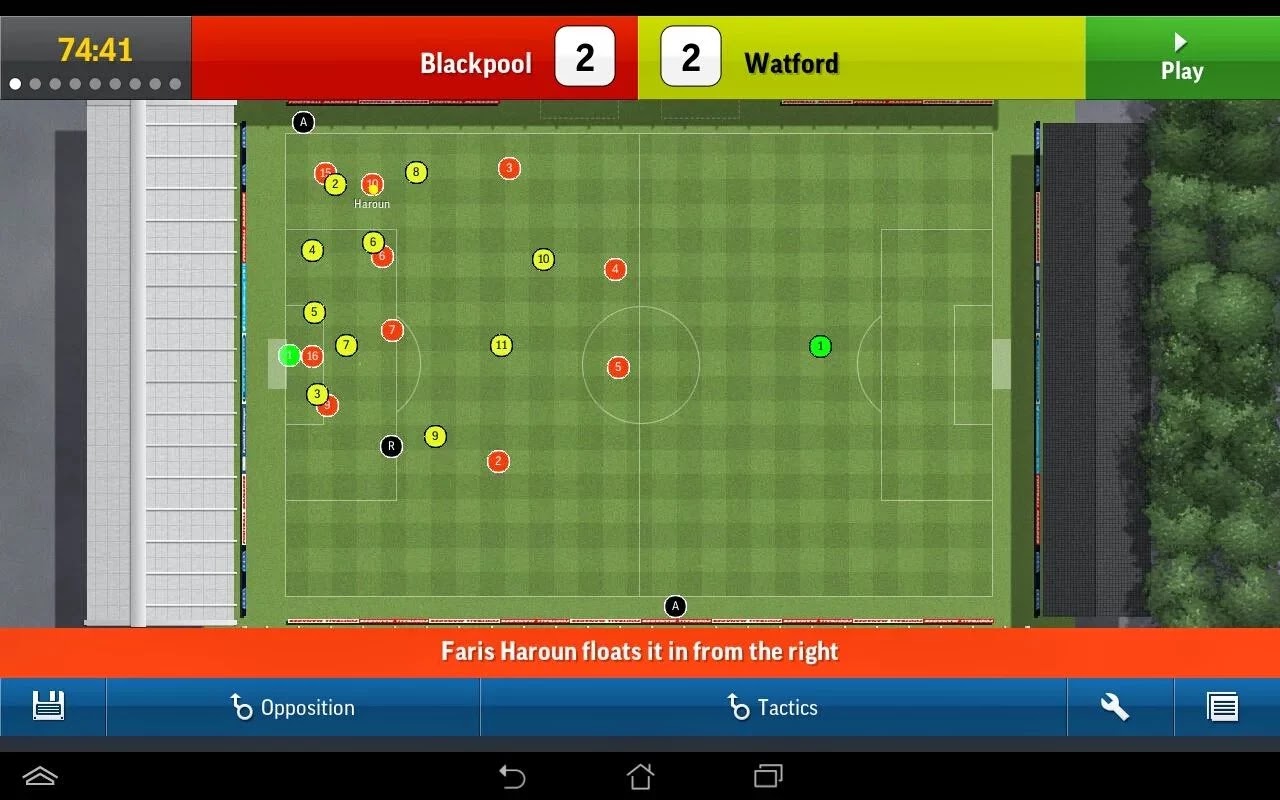Select Haroun's player marker on the pitch
1280x800 pixels.
pos(372,185)
